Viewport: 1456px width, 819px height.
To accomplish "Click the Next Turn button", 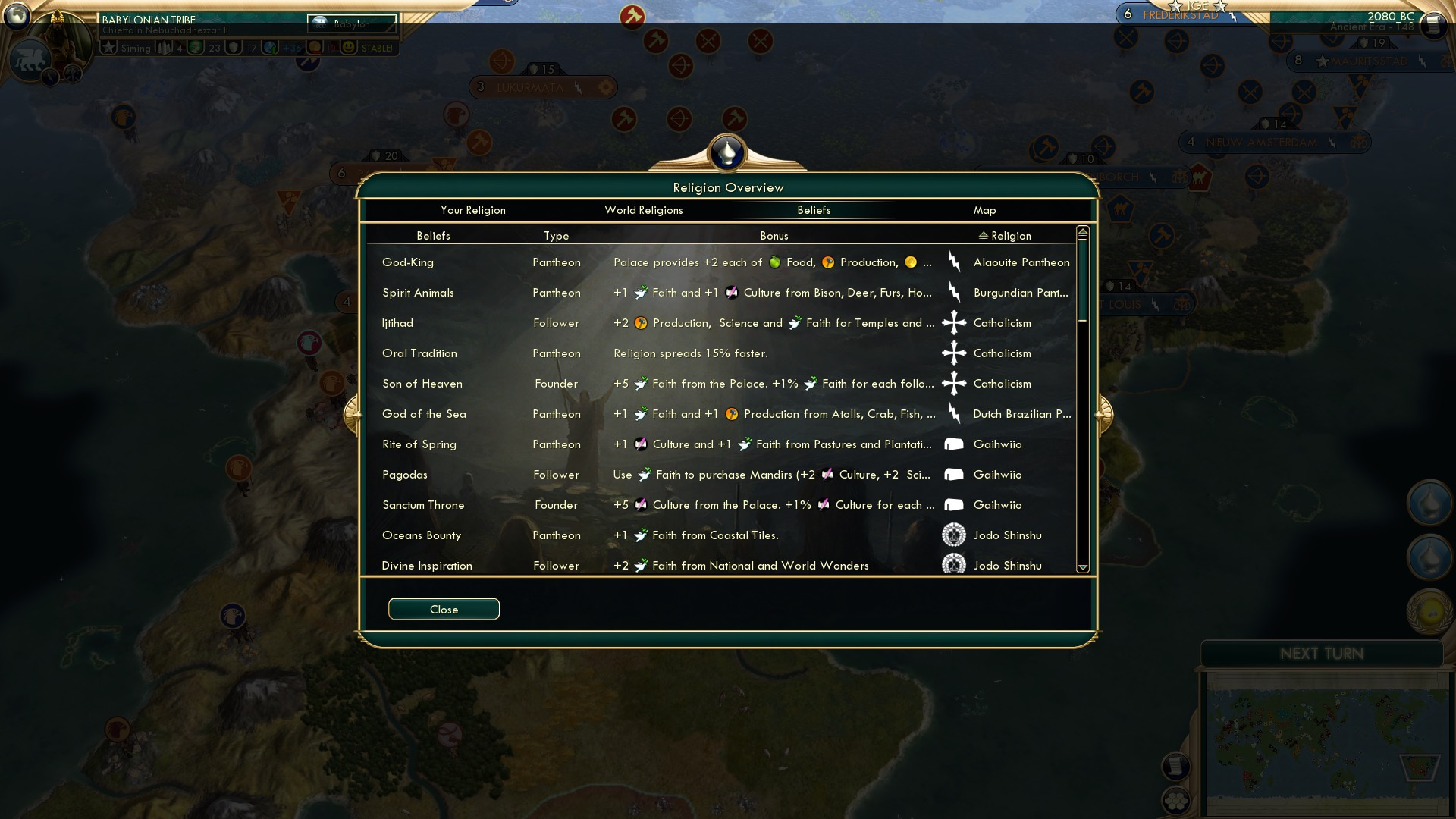I will (x=1322, y=654).
